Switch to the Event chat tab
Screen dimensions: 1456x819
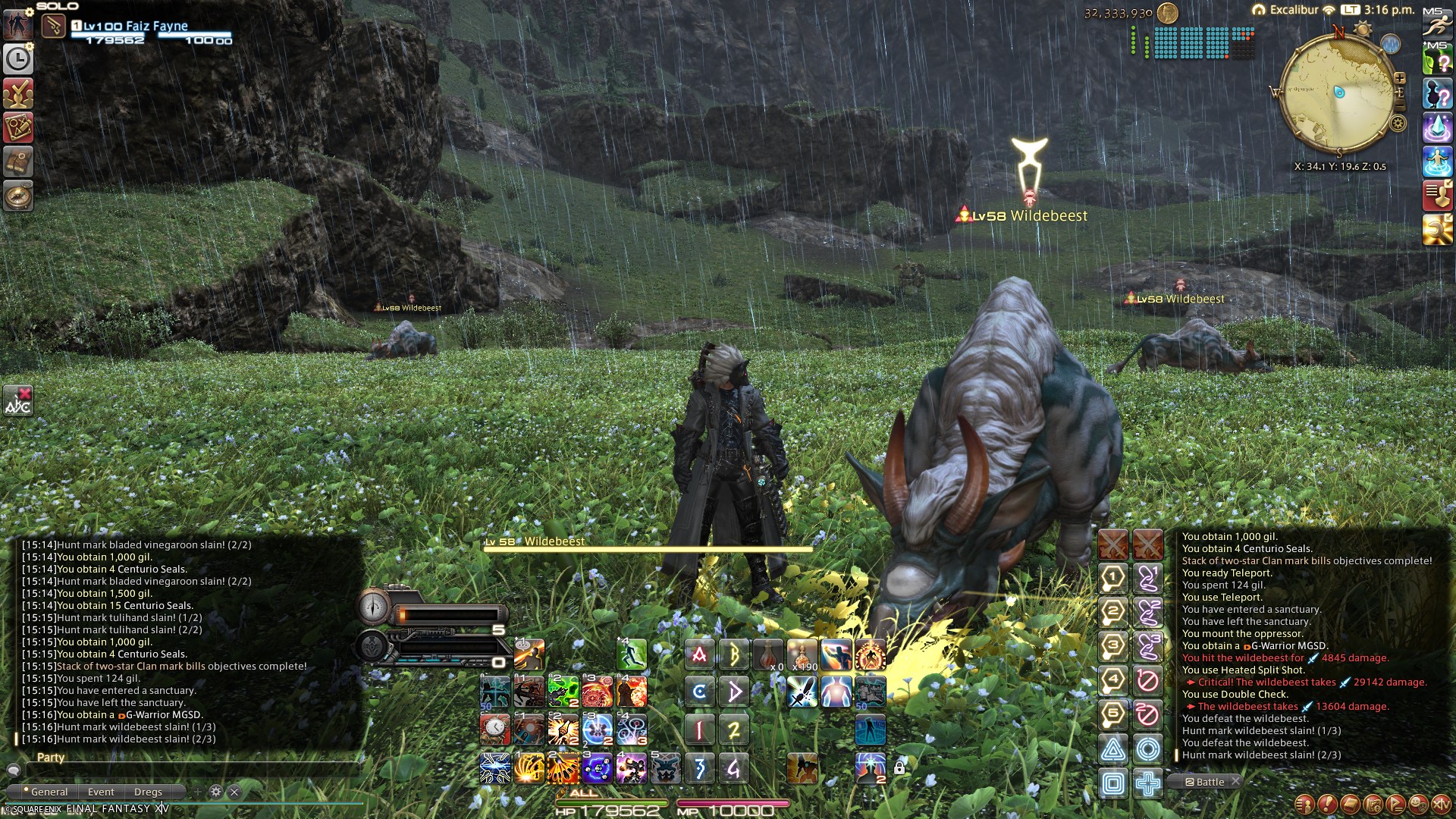click(101, 792)
